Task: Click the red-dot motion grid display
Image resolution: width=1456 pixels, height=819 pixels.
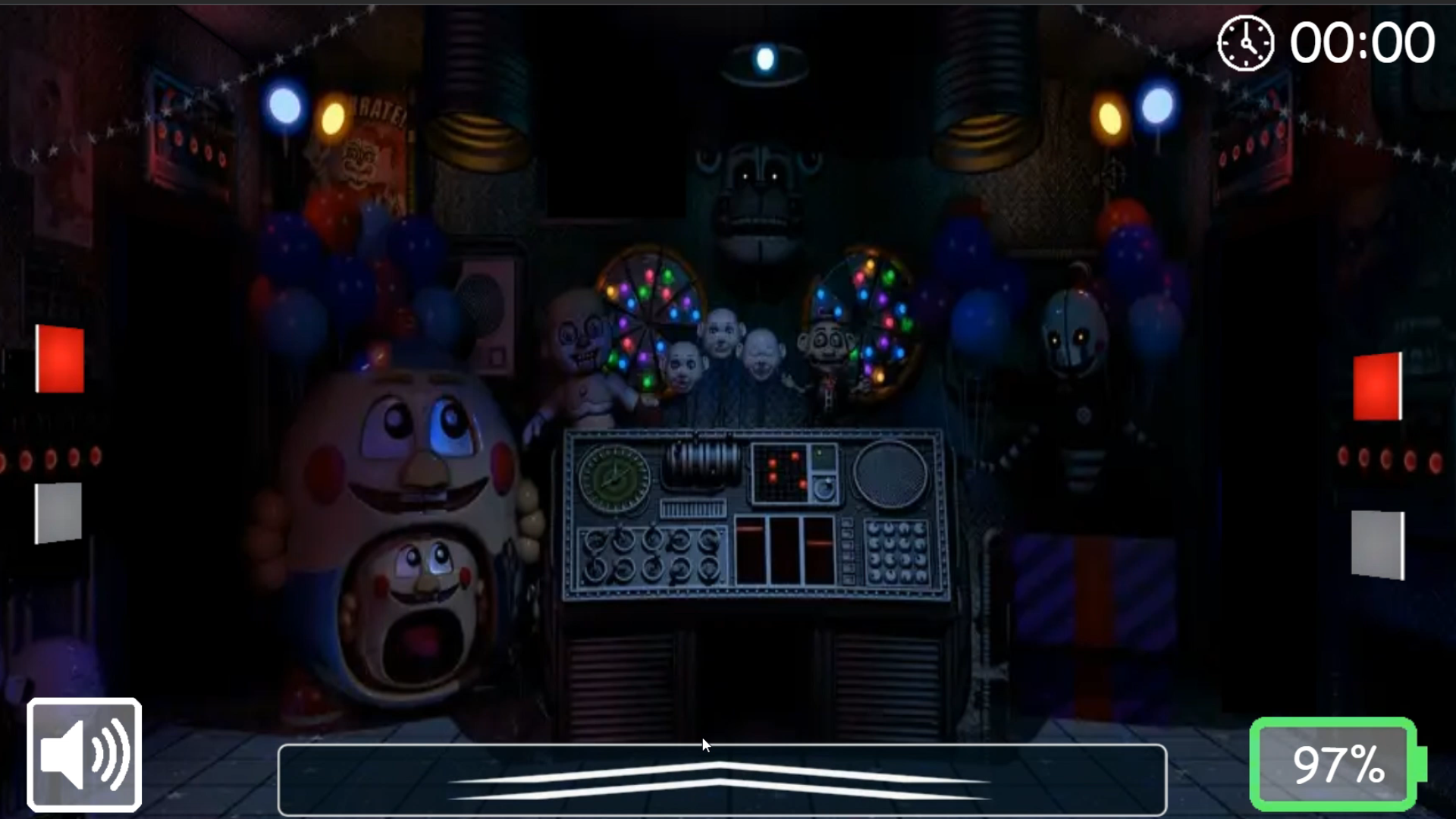Action: (781, 472)
